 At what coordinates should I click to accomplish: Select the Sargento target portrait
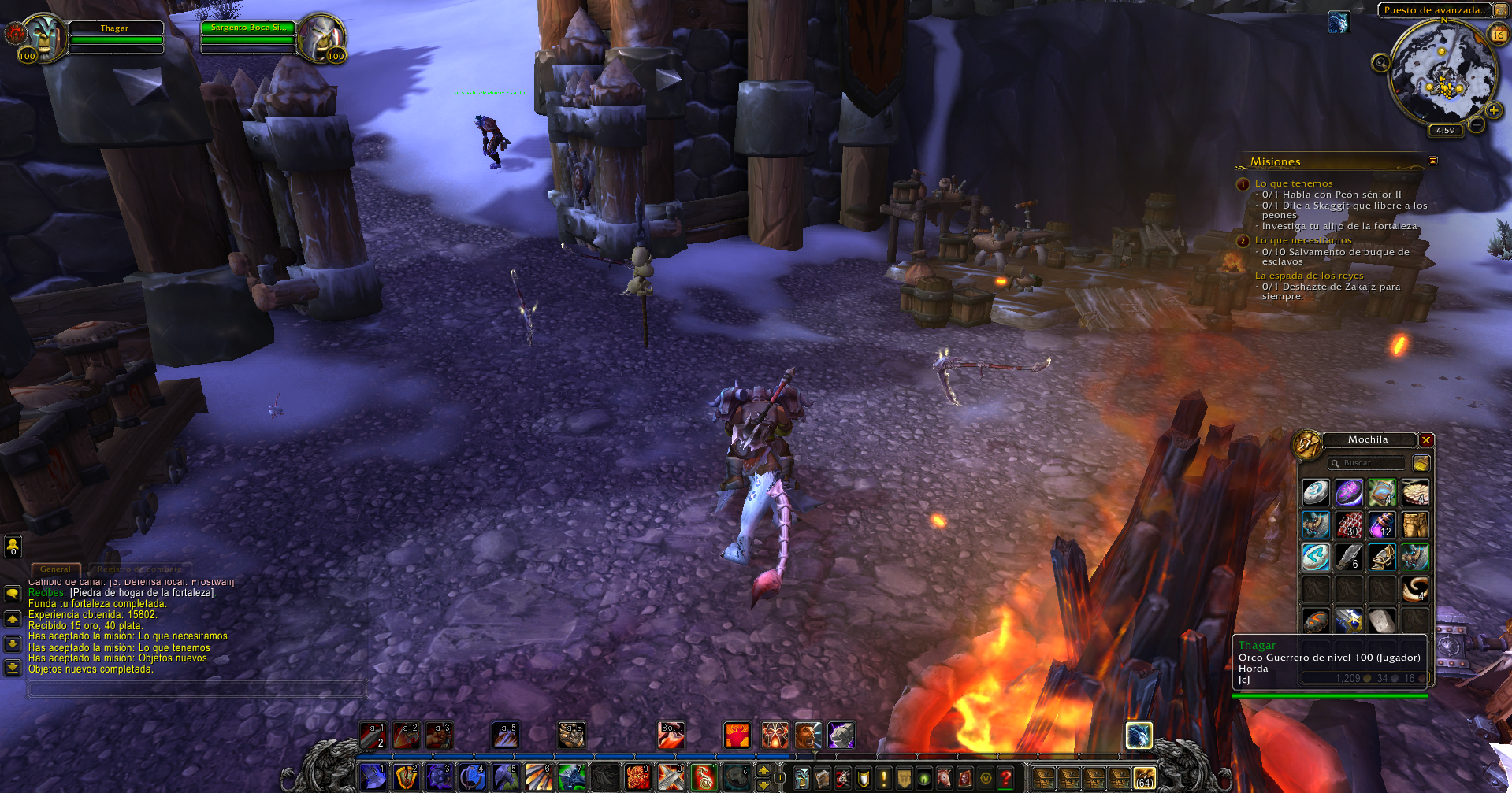coord(321,35)
